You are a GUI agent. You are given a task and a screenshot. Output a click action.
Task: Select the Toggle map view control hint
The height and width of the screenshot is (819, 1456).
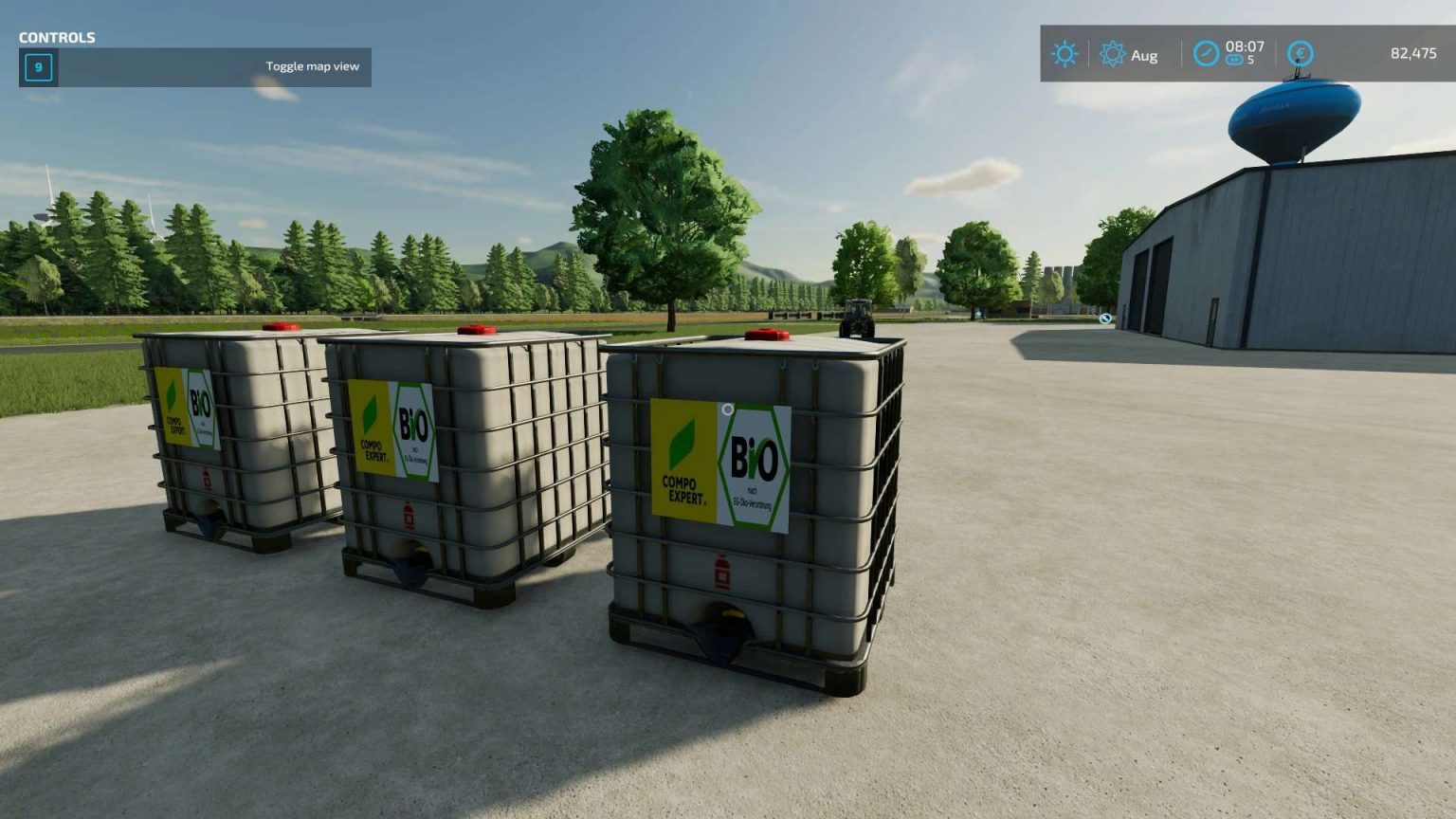coord(313,66)
